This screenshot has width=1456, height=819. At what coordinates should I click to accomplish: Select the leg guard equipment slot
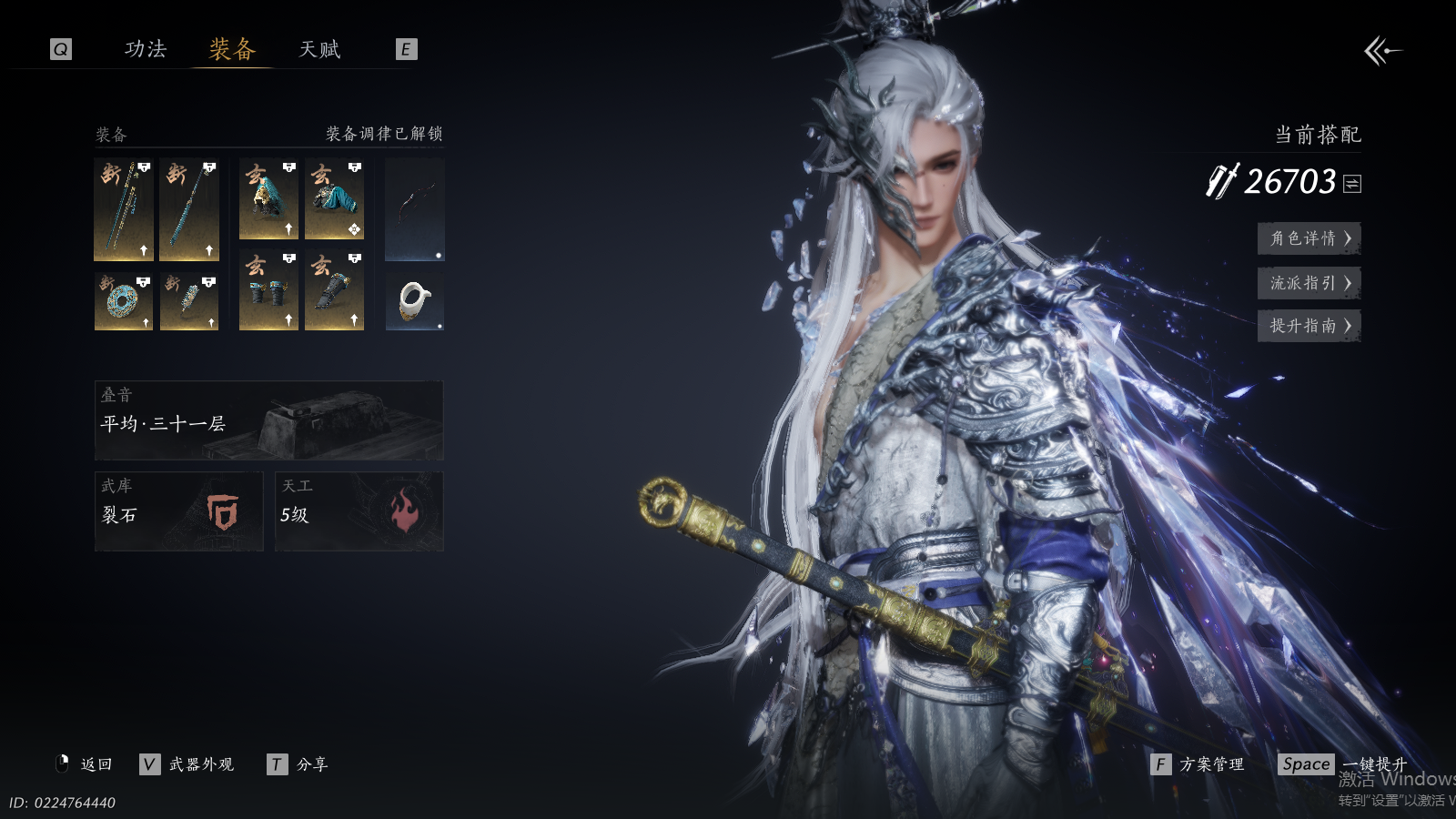point(334,290)
